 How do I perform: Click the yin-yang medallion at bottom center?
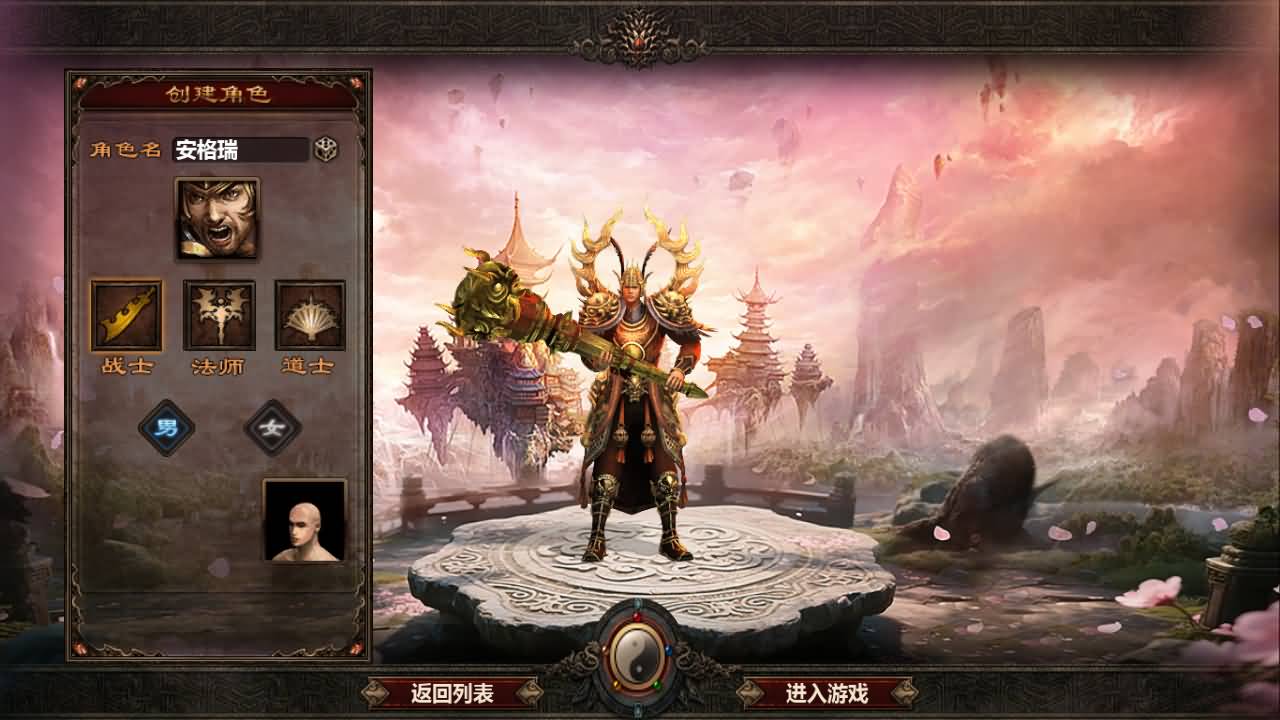point(637,657)
